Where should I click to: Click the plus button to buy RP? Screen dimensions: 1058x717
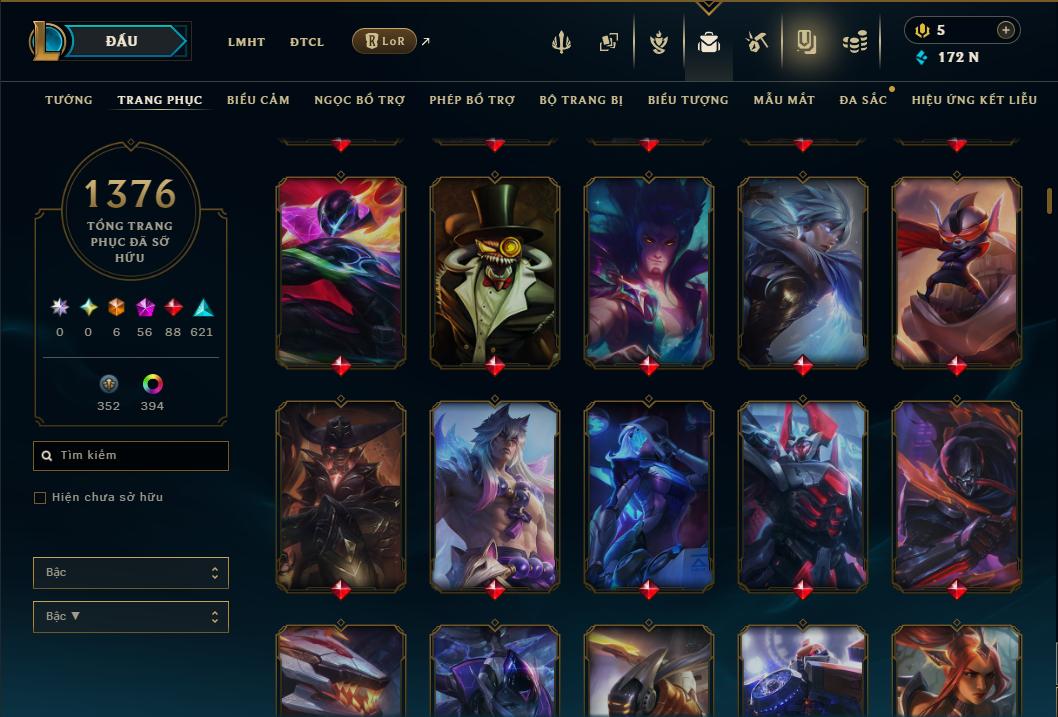pyautogui.click(x=1005, y=30)
